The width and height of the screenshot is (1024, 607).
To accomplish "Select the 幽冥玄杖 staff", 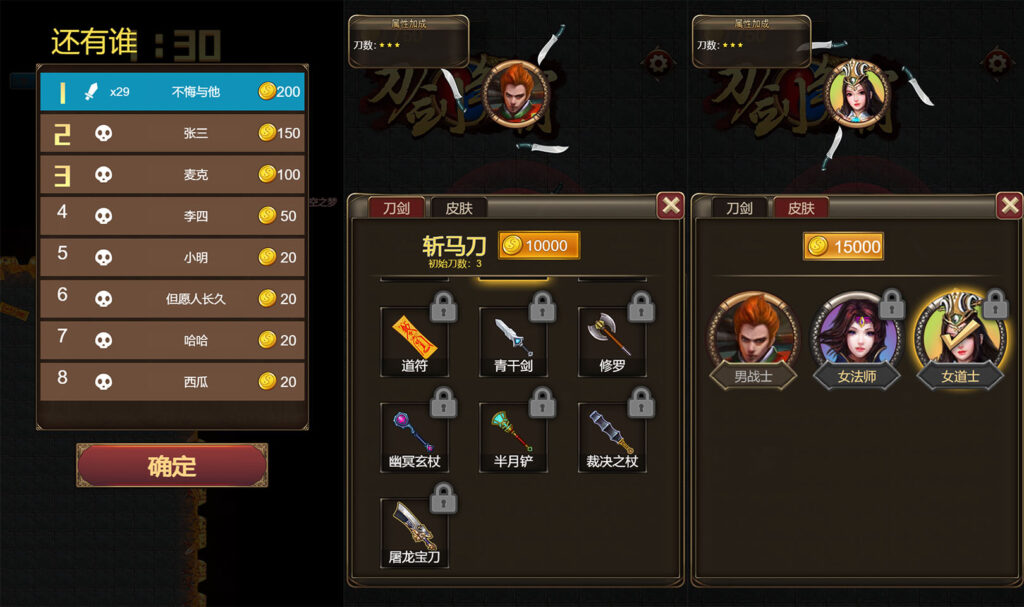I will (x=414, y=436).
